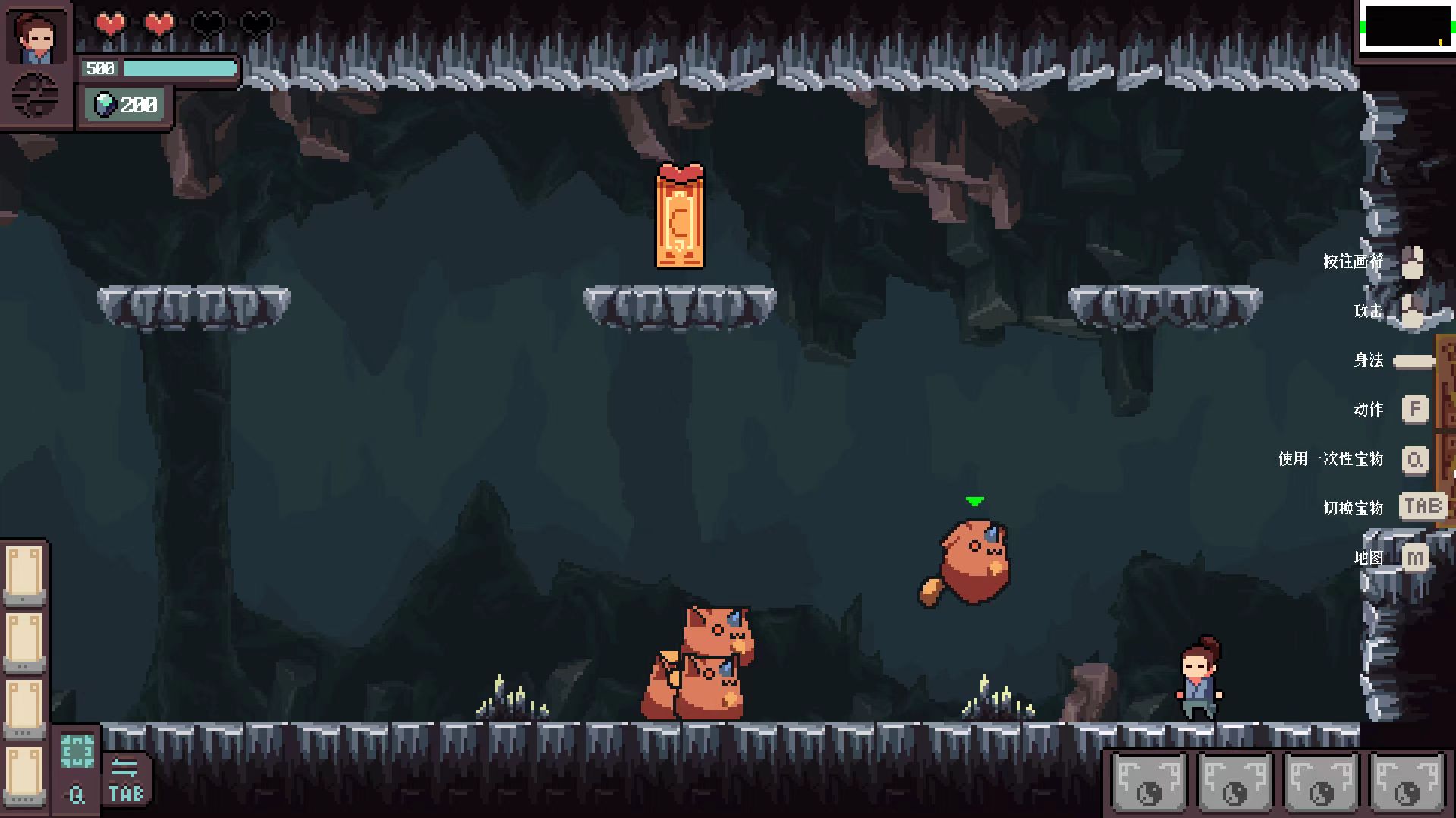Open the minimap in the corner
Viewport: 1456px width, 818px height.
(x=1406, y=27)
